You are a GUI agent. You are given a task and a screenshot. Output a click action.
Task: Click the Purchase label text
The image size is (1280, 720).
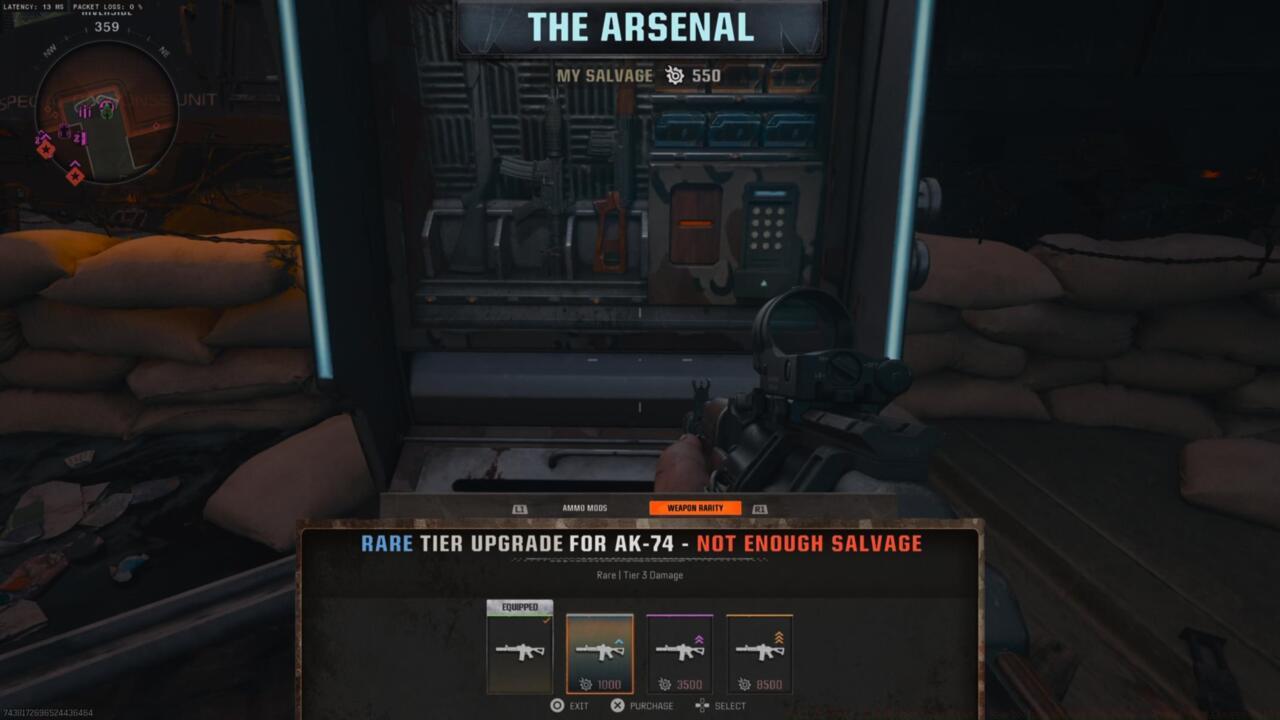[x=651, y=705]
